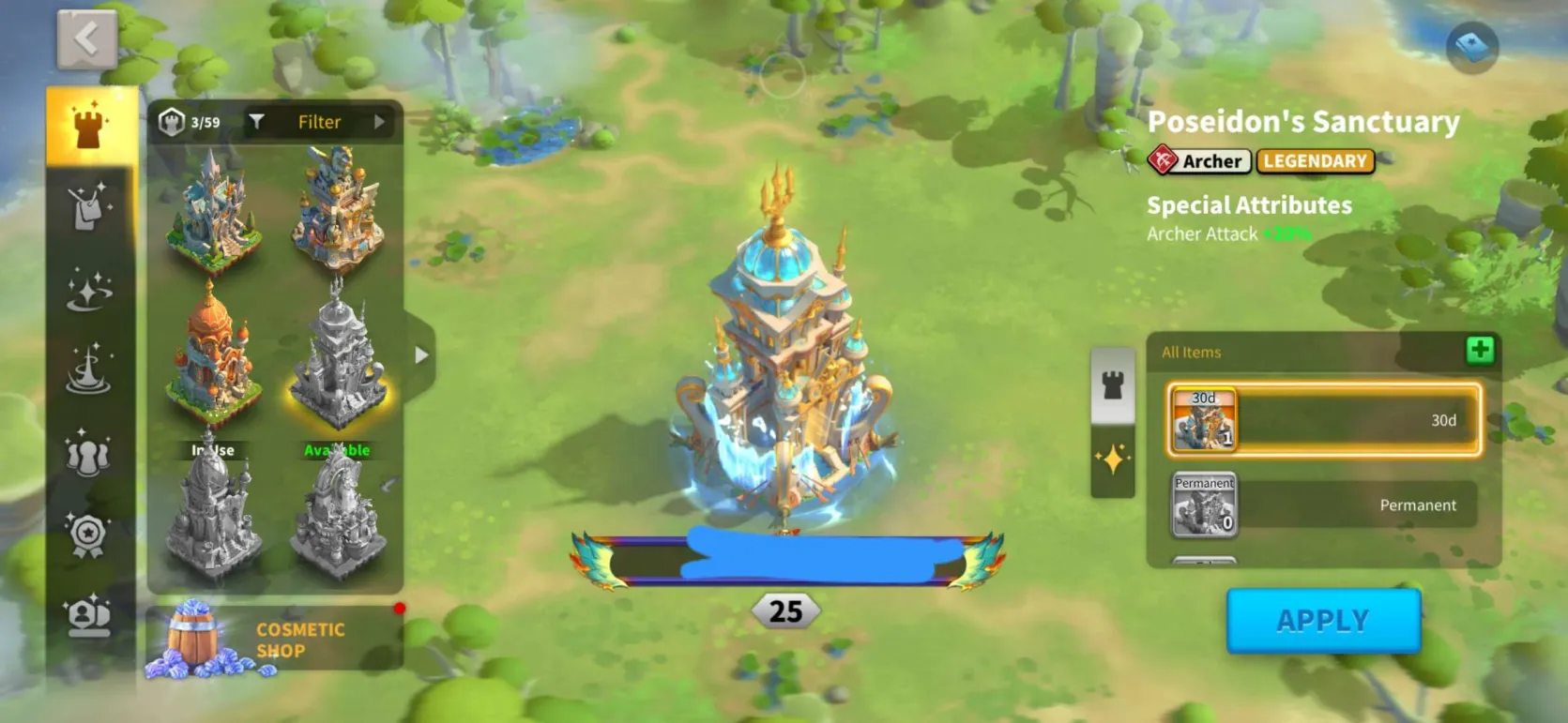Click the blue book icon
The image size is (1568, 723).
[x=1471, y=46]
